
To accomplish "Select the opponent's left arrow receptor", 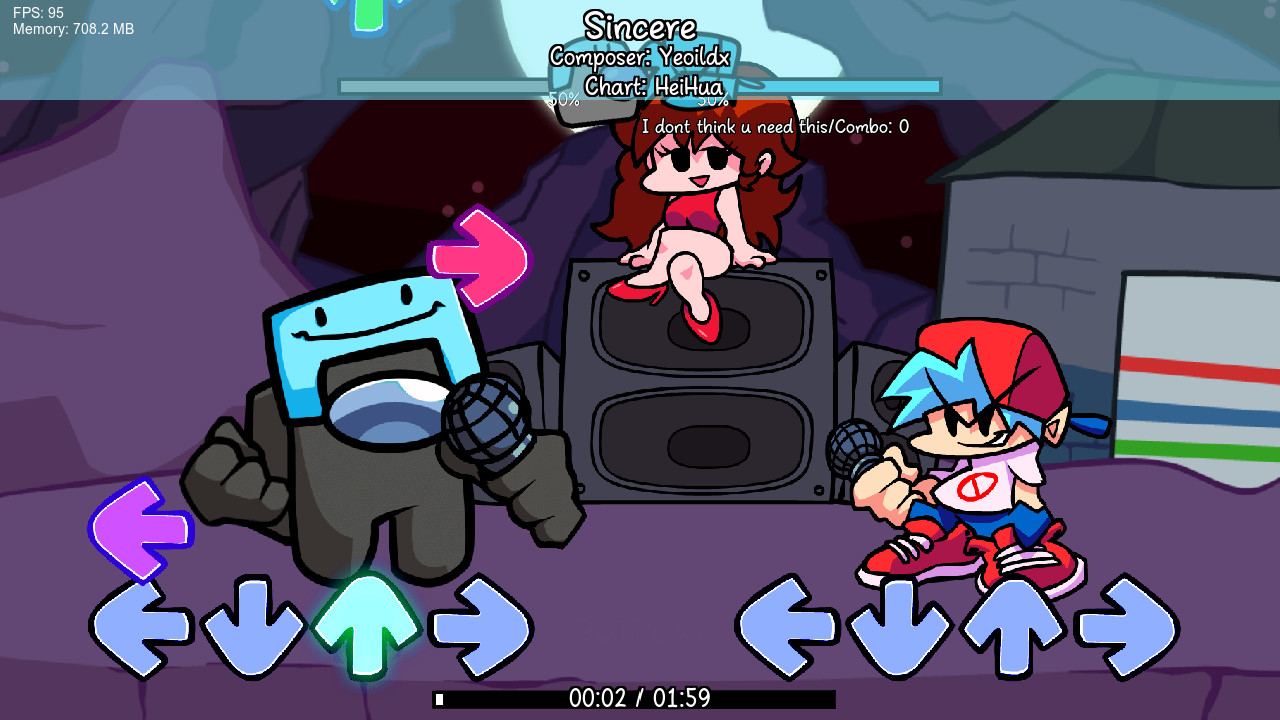I will [140, 625].
